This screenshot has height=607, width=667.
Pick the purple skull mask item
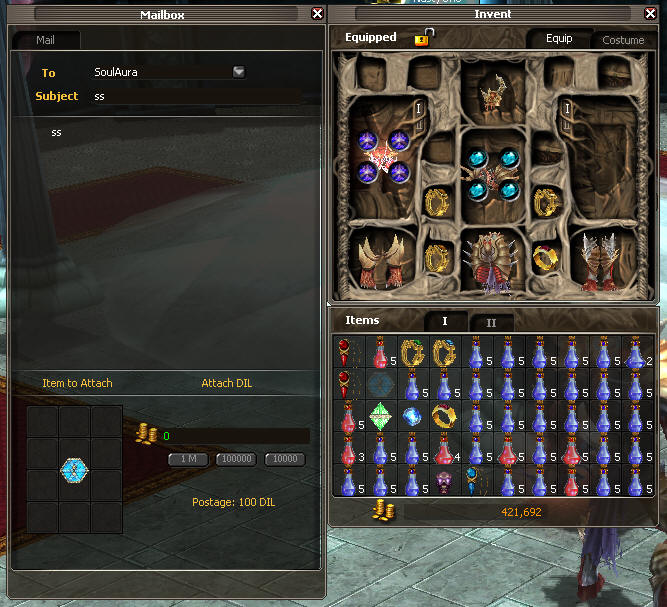(x=444, y=482)
